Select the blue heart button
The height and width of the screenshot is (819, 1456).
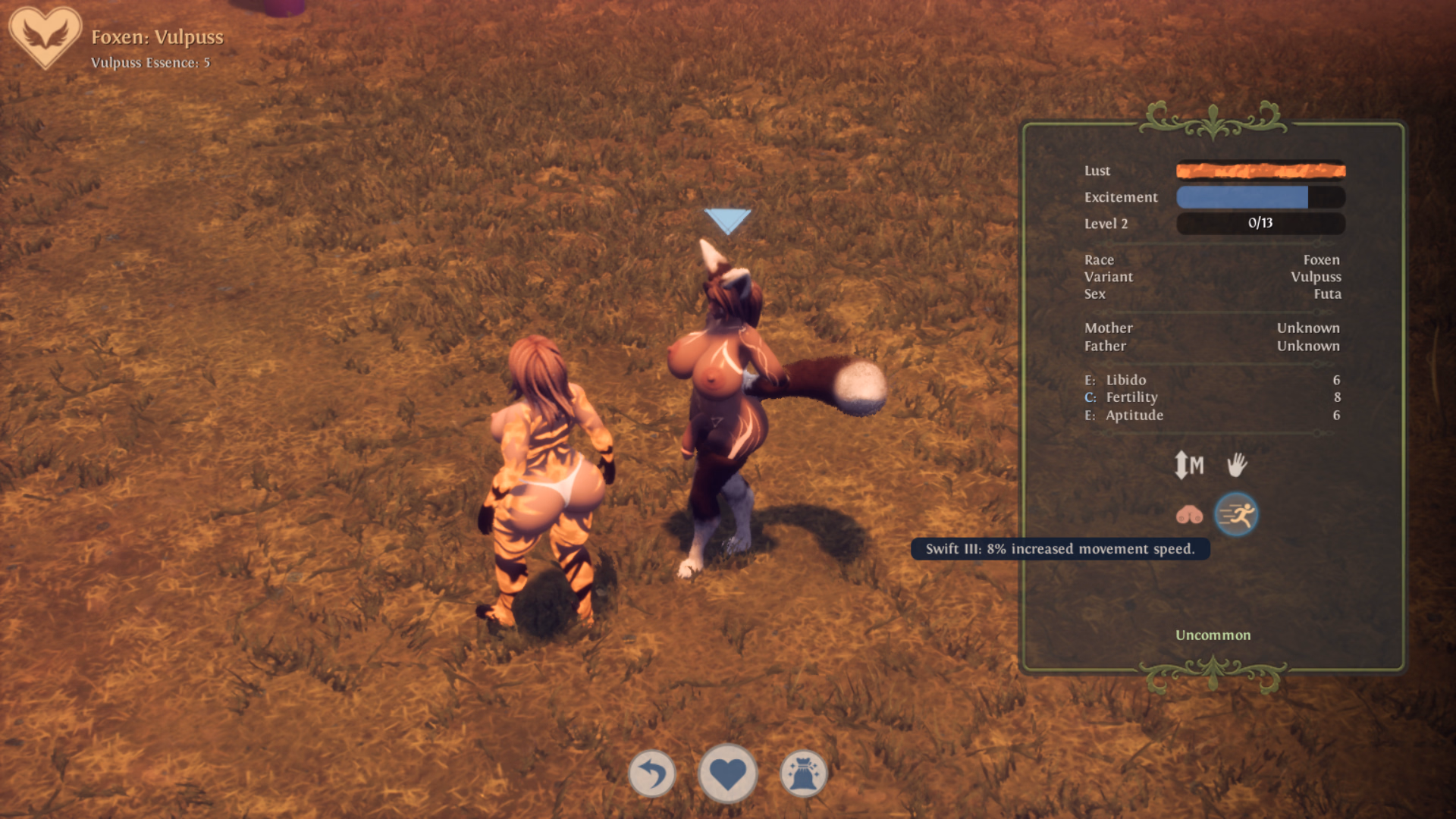click(x=728, y=774)
